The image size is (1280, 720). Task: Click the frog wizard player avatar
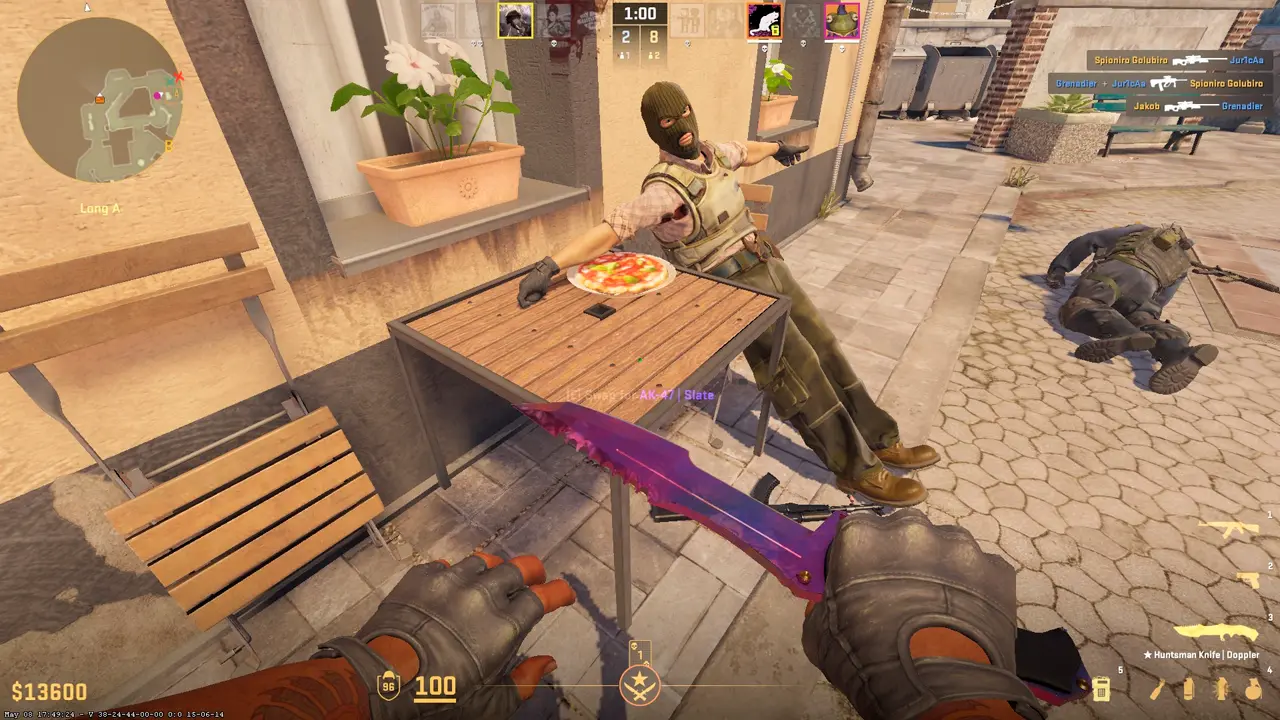point(842,21)
